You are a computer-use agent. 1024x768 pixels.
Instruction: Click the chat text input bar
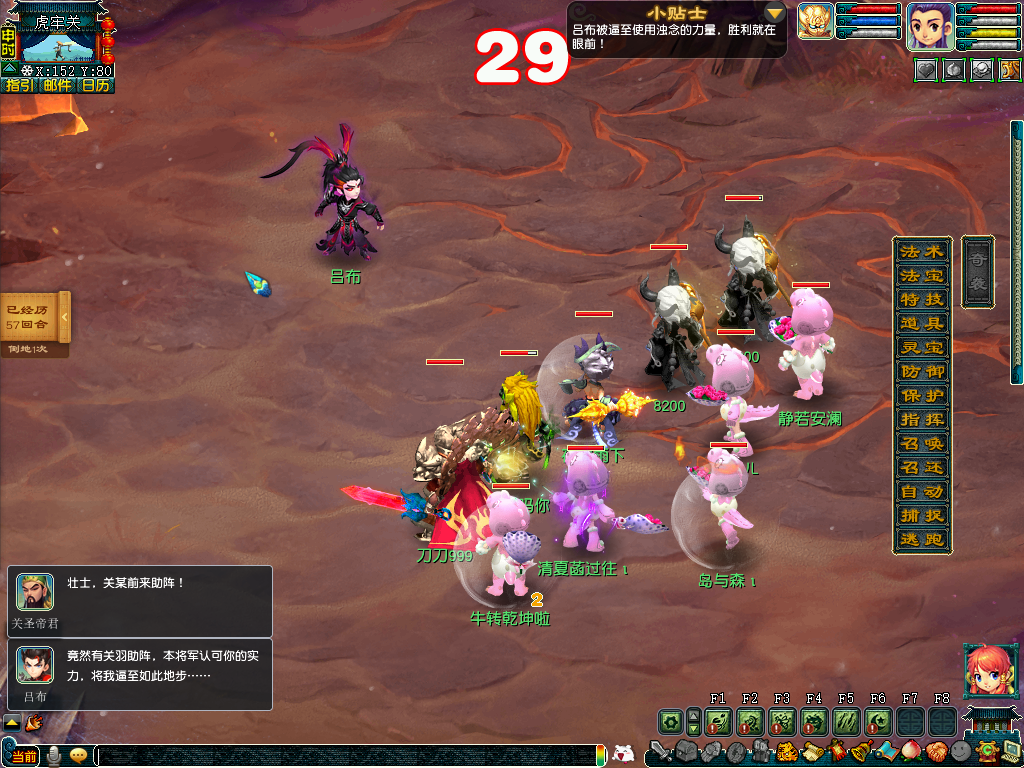point(348,756)
